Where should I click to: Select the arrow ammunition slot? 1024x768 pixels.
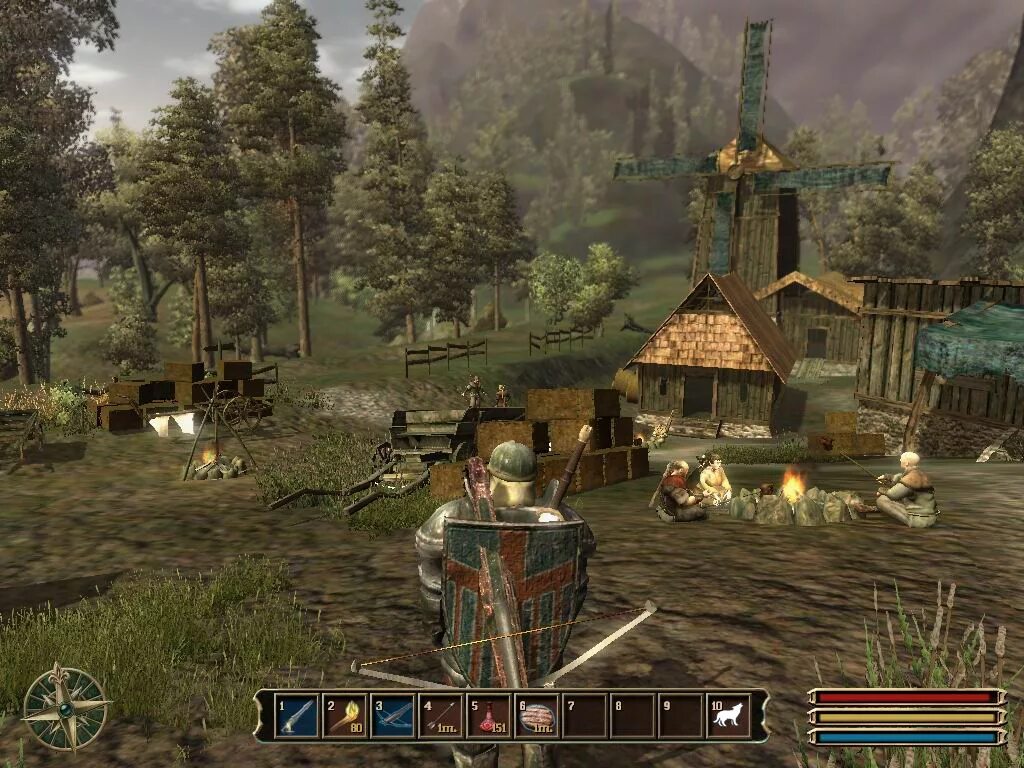(x=440, y=716)
